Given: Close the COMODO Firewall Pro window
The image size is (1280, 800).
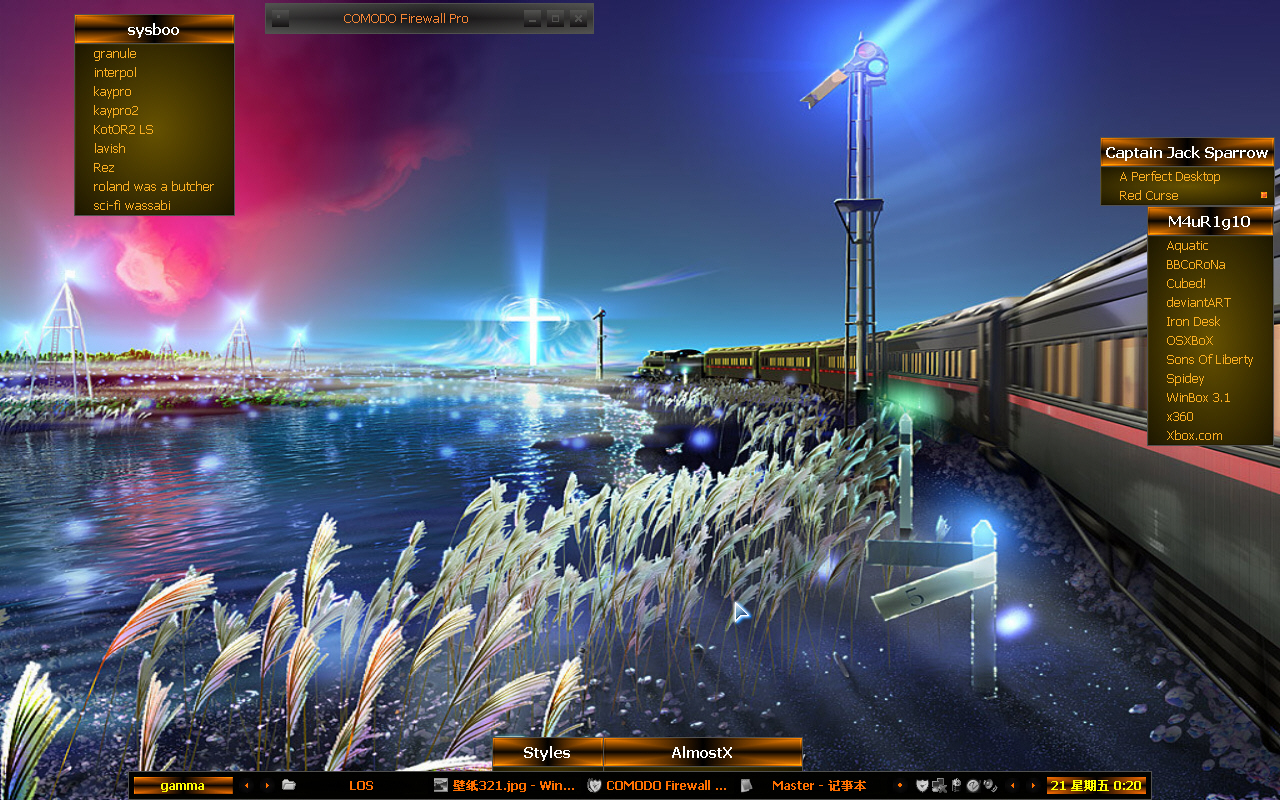Looking at the screenshot, I should (578, 18).
